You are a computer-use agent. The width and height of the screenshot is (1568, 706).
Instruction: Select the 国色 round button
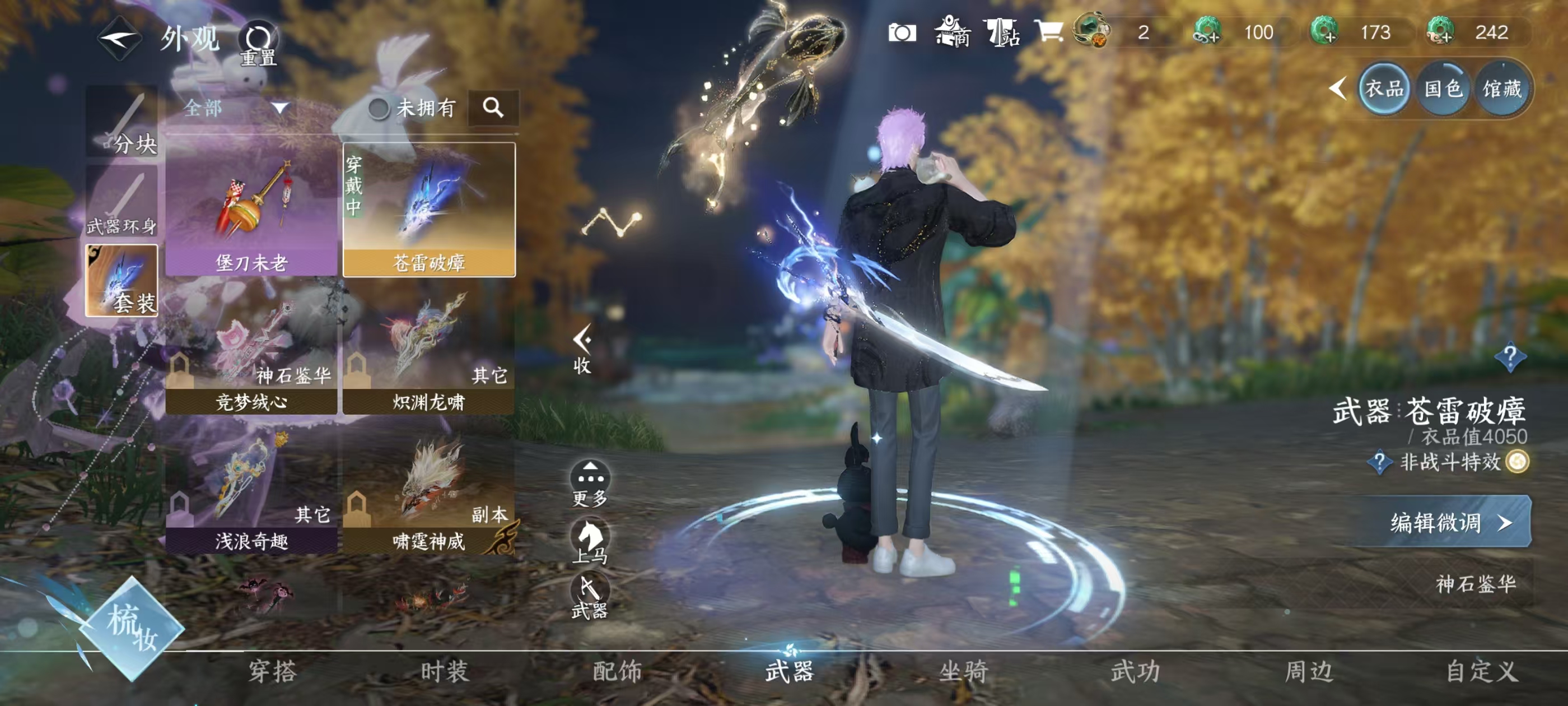tap(1443, 90)
